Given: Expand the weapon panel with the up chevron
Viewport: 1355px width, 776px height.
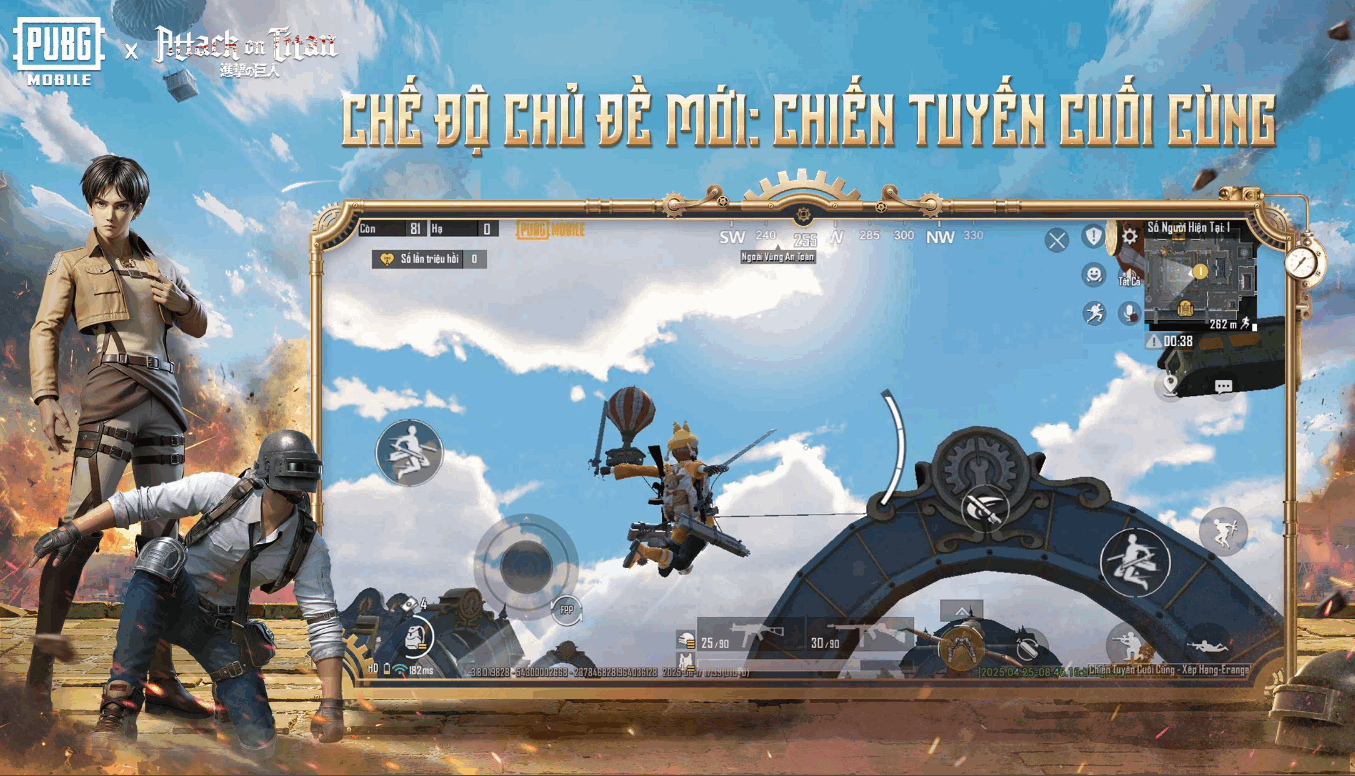Looking at the screenshot, I should point(961,611).
